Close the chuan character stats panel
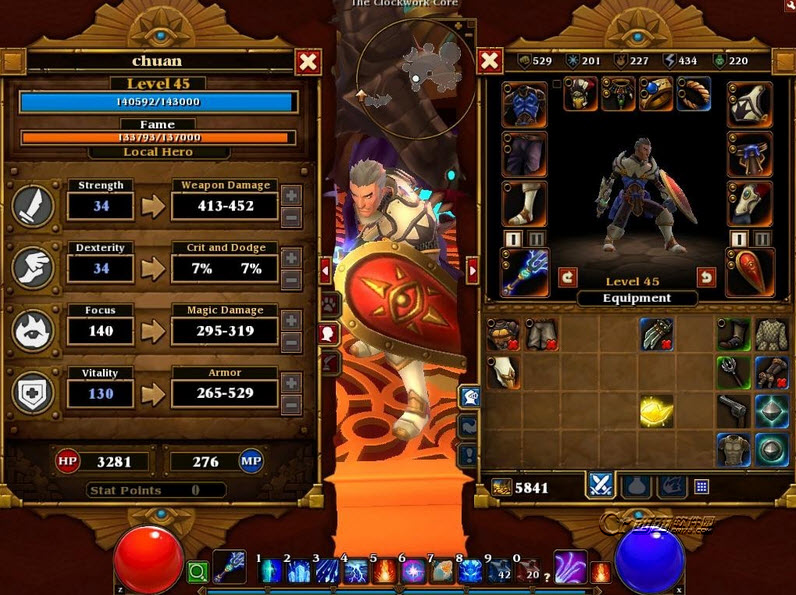796x595 pixels. 309,62
